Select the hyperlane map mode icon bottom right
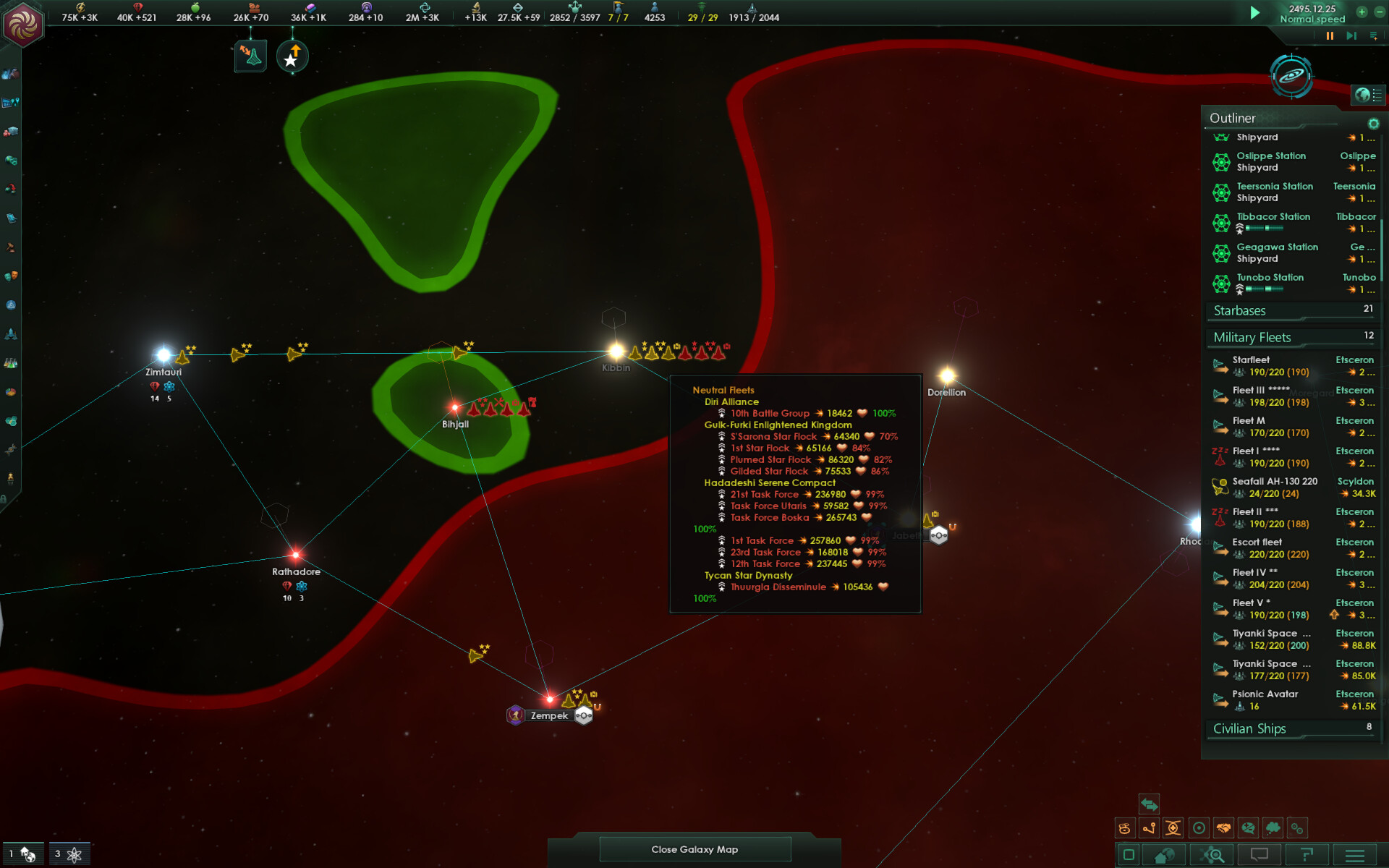1389x868 pixels. (x=1149, y=828)
